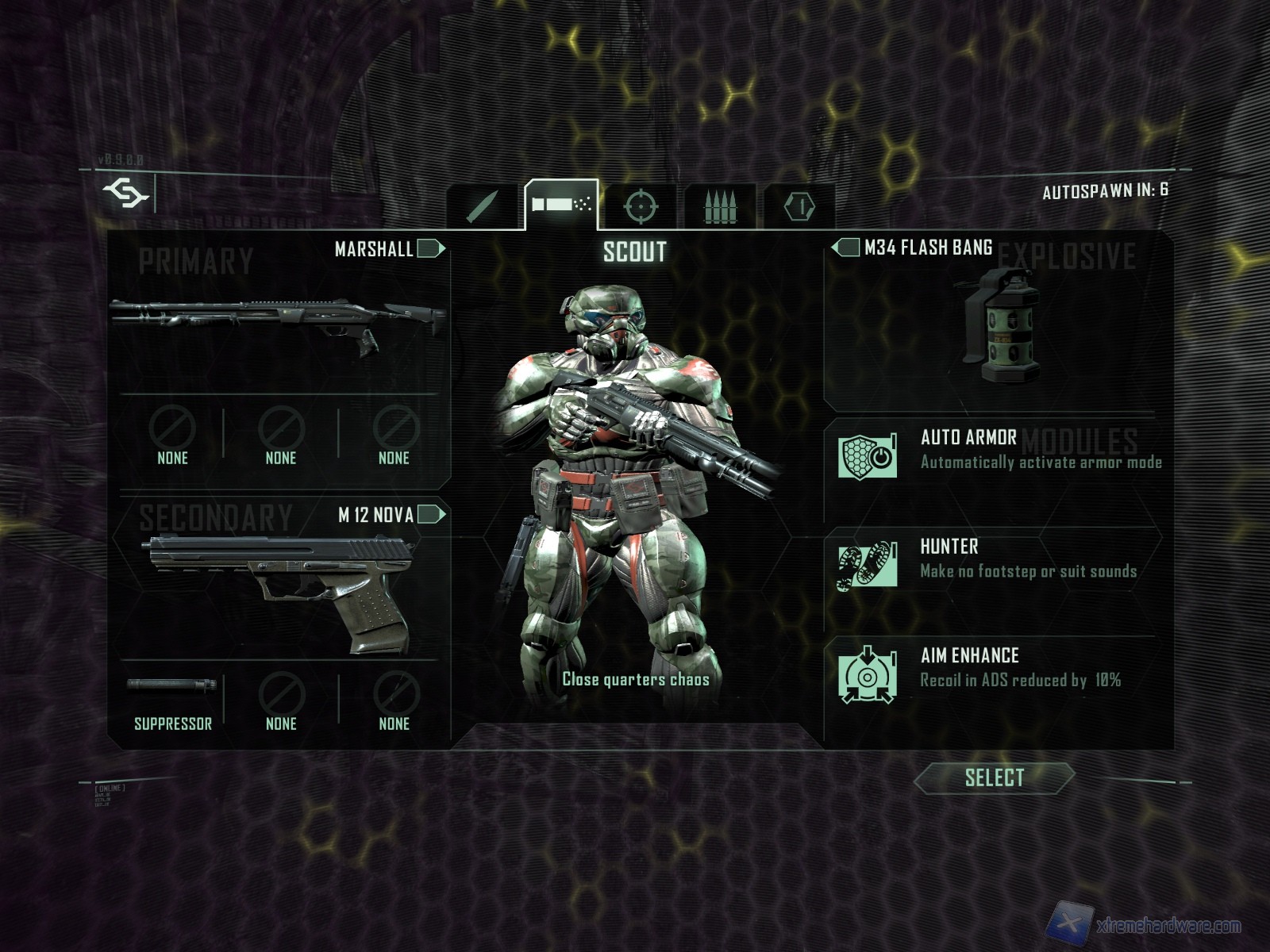Cycle secondary weapon with M 12 Nova arrow
Viewport: 1270px width, 952px height.
point(430,515)
